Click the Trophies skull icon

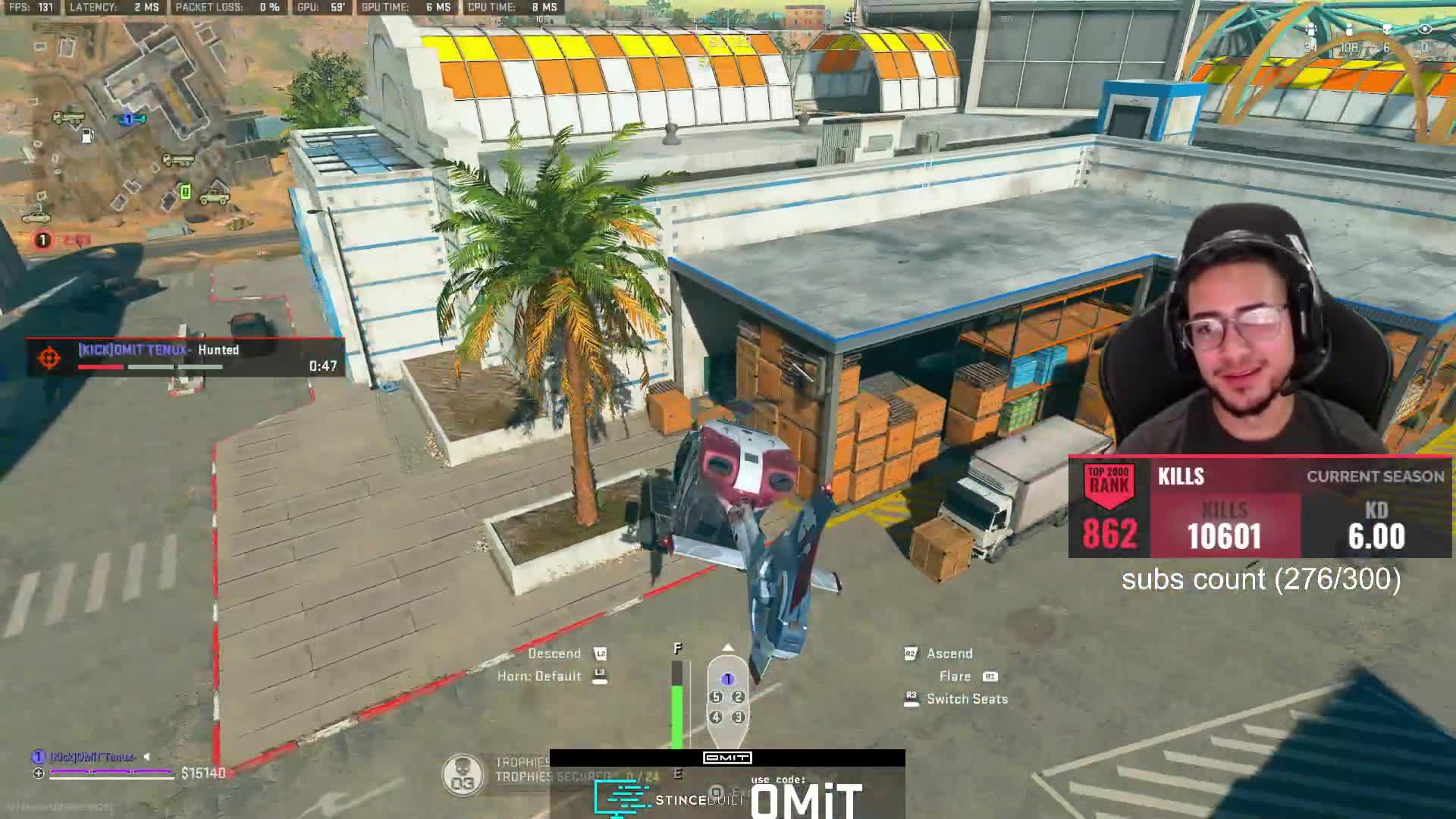(463, 775)
